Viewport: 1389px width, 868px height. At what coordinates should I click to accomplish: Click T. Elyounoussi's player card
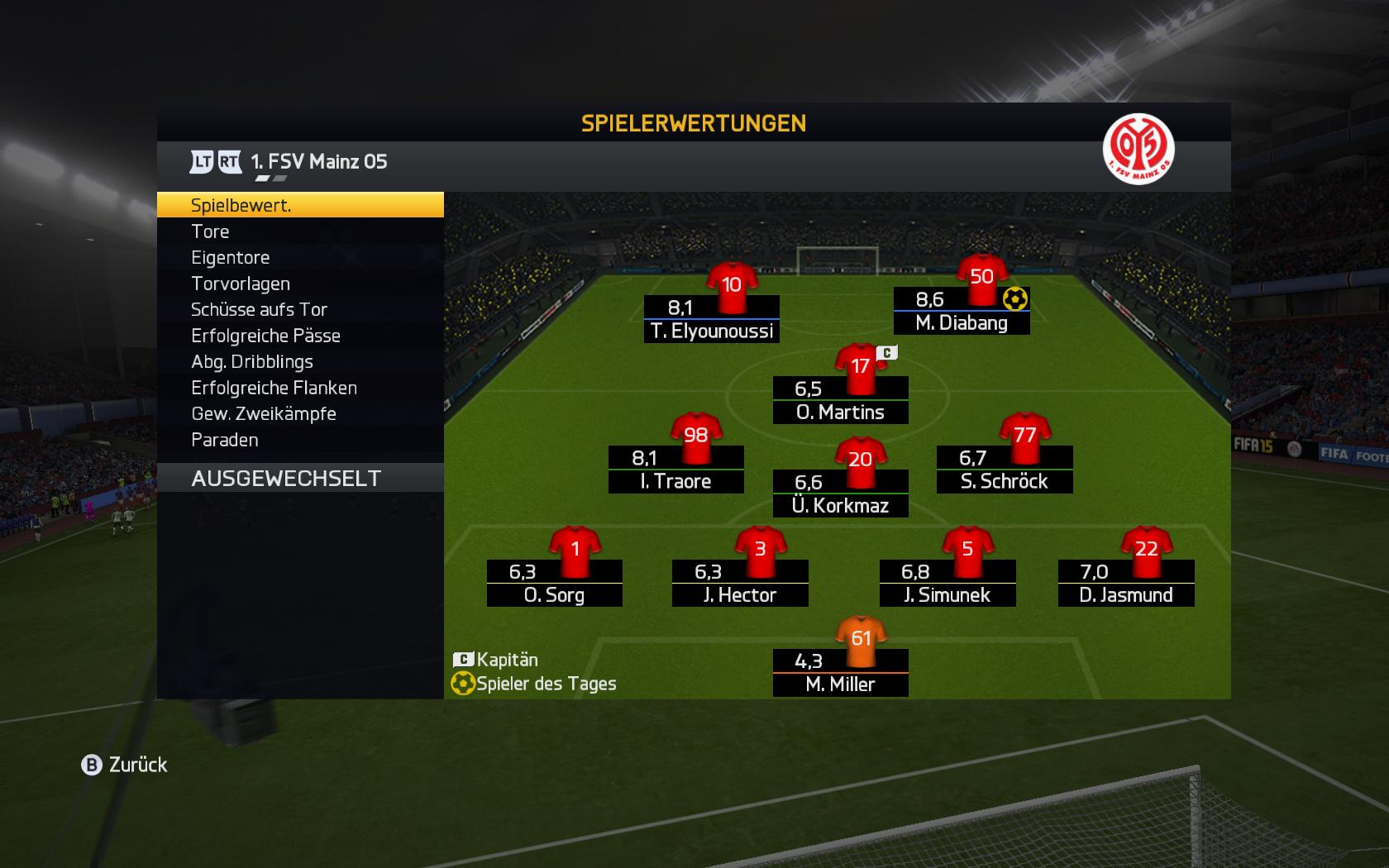click(712, 319)
